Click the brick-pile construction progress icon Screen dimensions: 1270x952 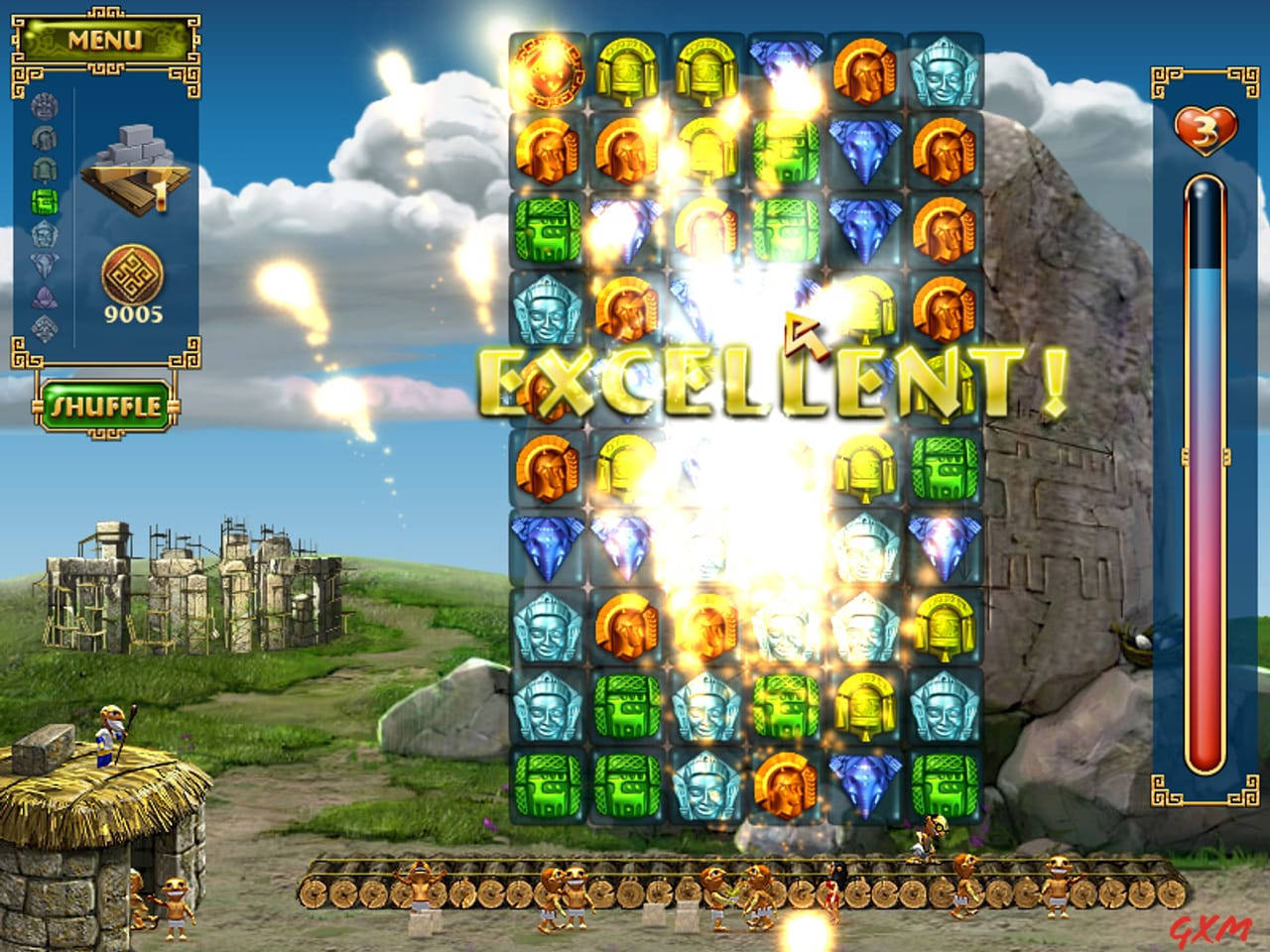133,154
